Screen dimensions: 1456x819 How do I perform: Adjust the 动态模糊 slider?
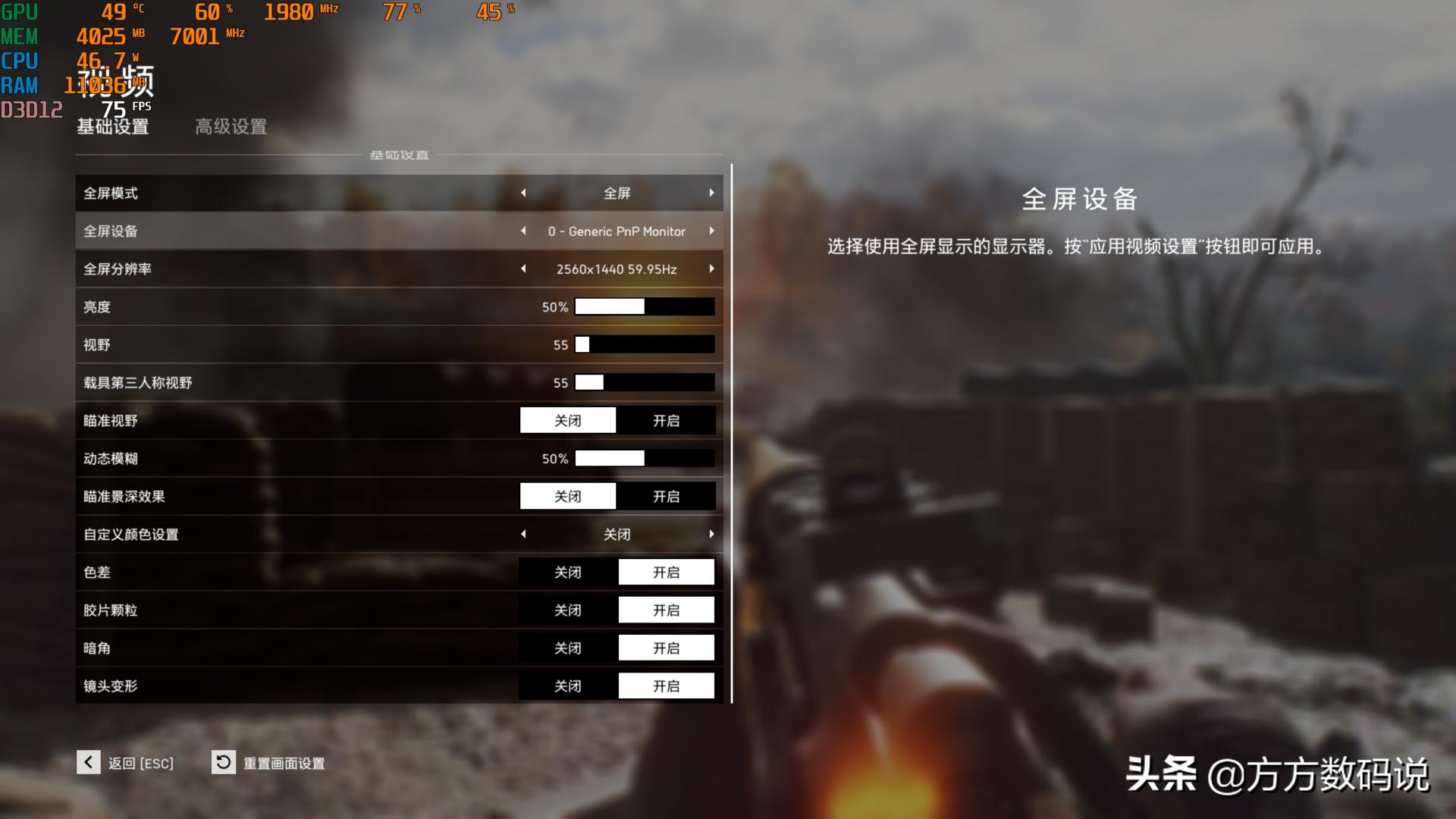tap(645, 458)
